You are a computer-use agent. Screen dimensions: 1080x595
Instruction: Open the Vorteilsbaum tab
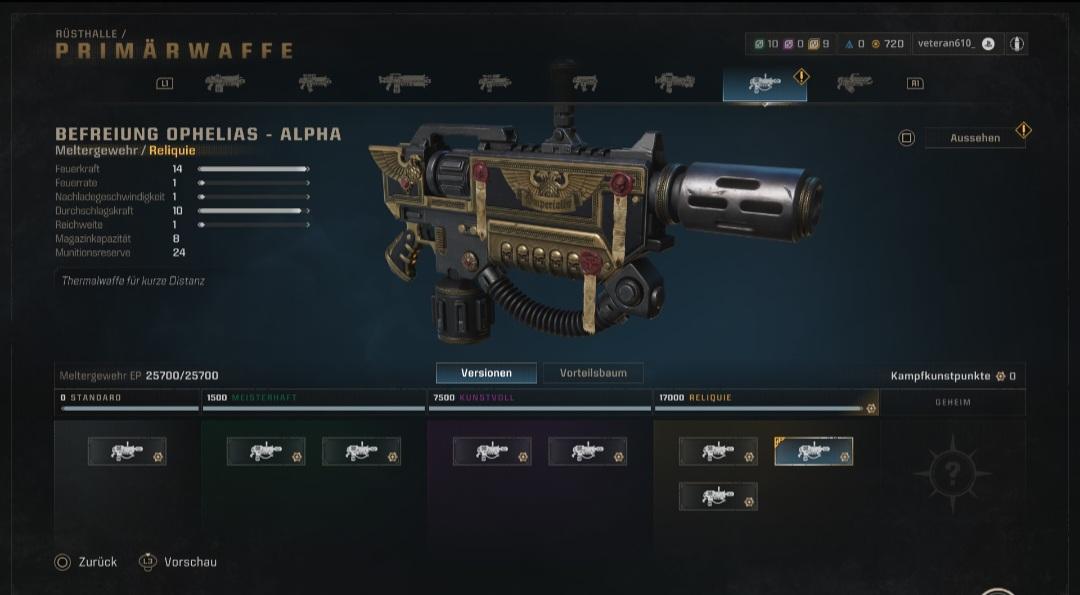[593, 373]
